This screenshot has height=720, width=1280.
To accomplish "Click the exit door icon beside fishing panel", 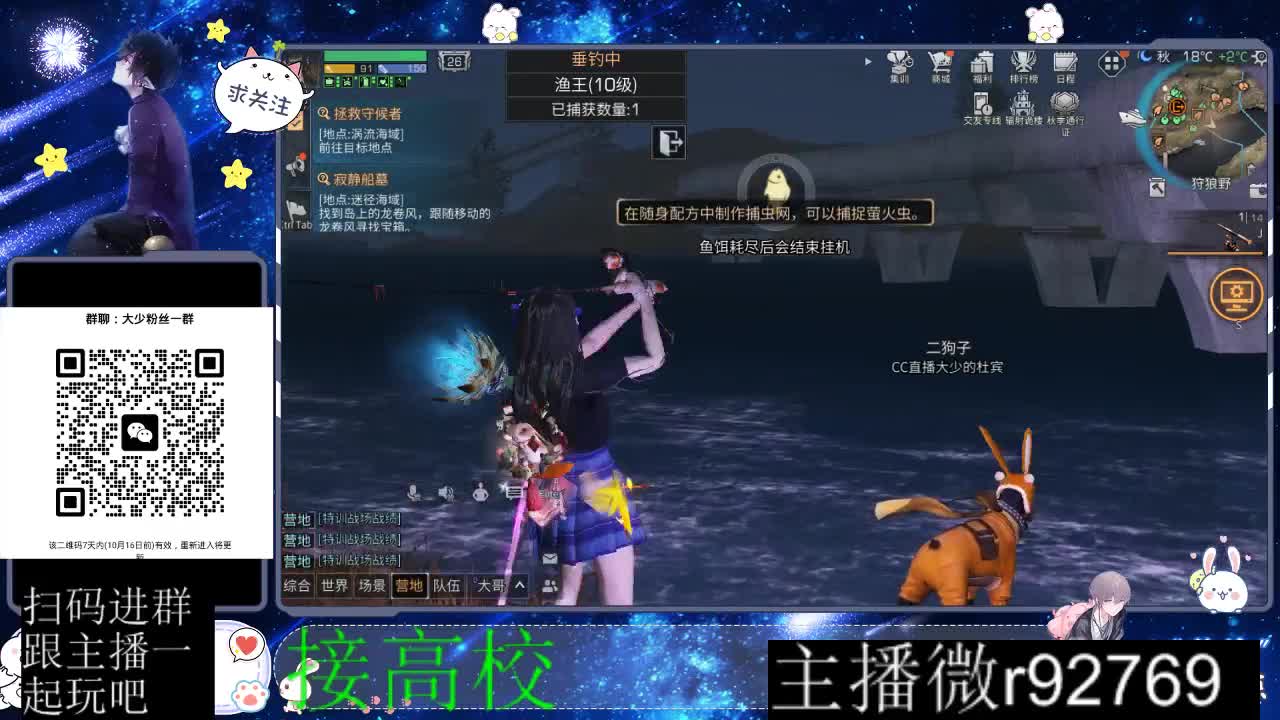I will 667,144.
